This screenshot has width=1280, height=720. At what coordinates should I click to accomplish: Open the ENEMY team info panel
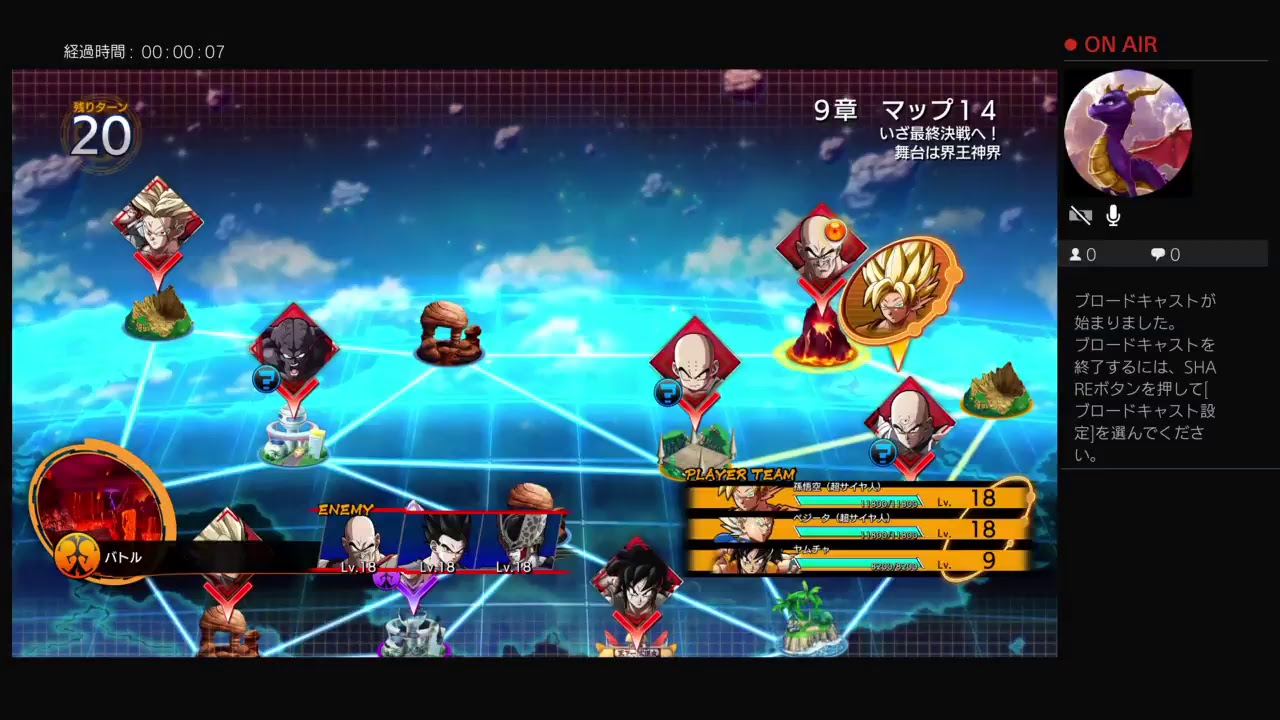coord(345,508)
